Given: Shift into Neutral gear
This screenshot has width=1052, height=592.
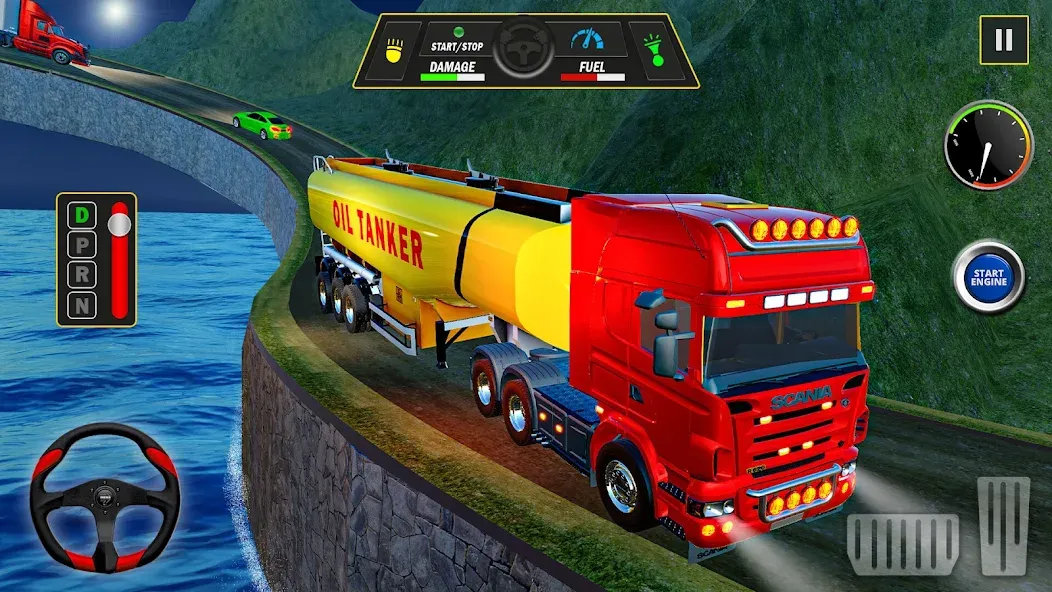Looking at the screenshot, I should (80, 305).
